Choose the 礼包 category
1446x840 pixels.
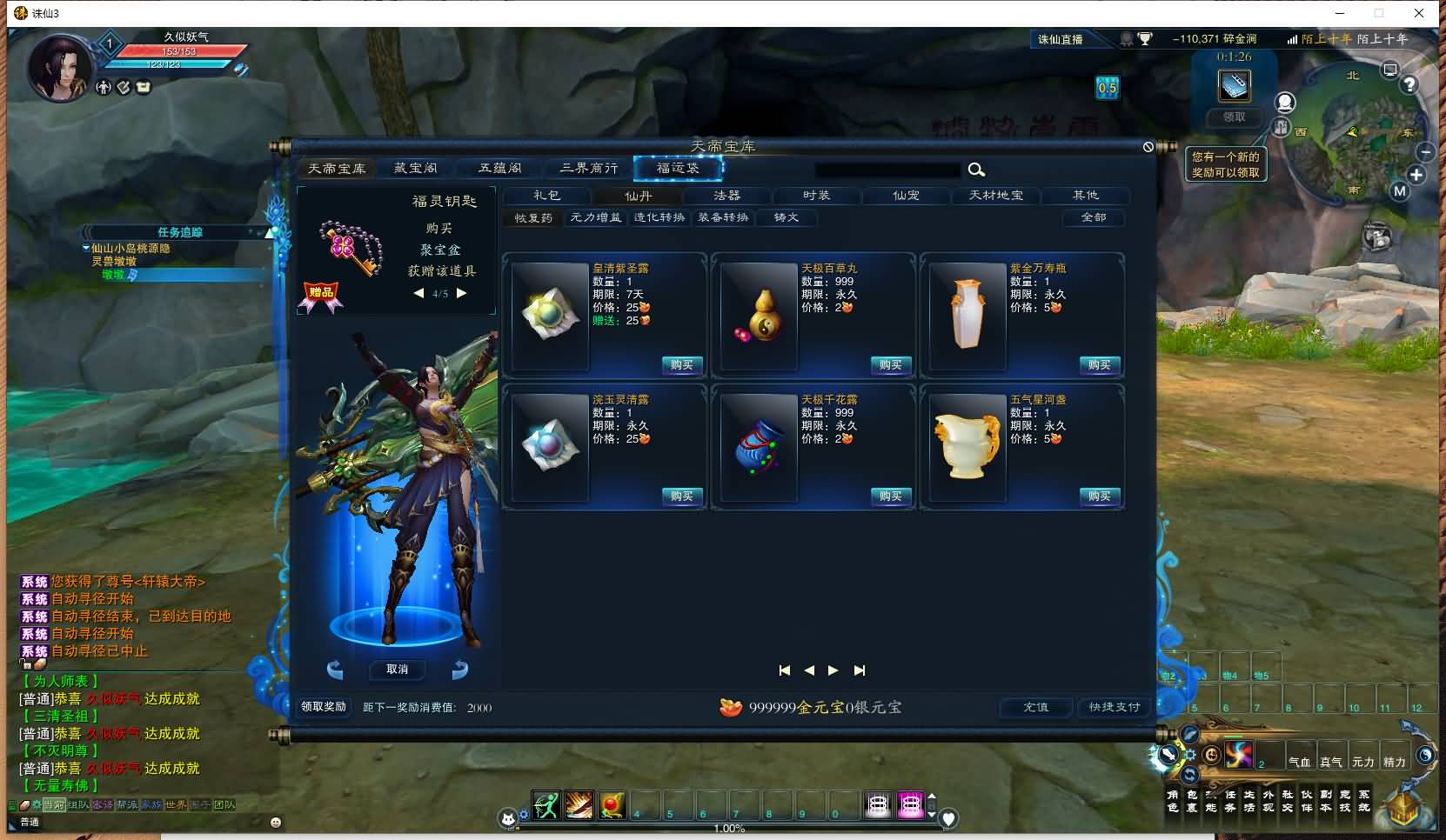click(x=546, y=196)
